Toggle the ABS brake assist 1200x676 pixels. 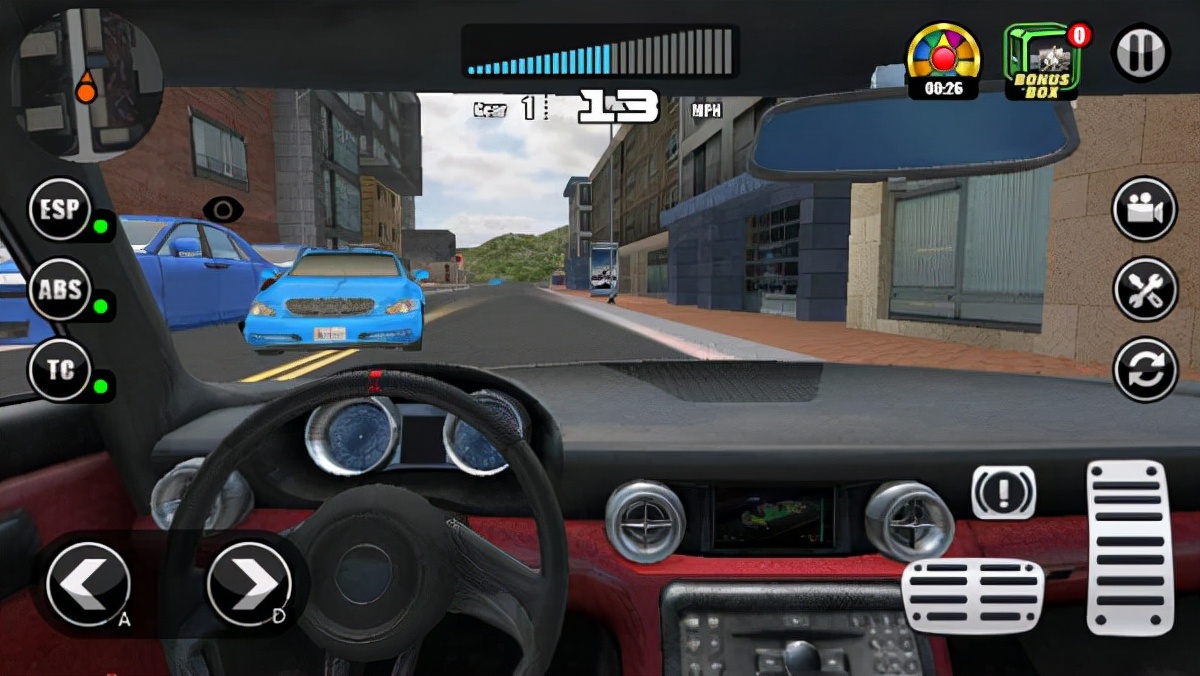pos(60,290)
